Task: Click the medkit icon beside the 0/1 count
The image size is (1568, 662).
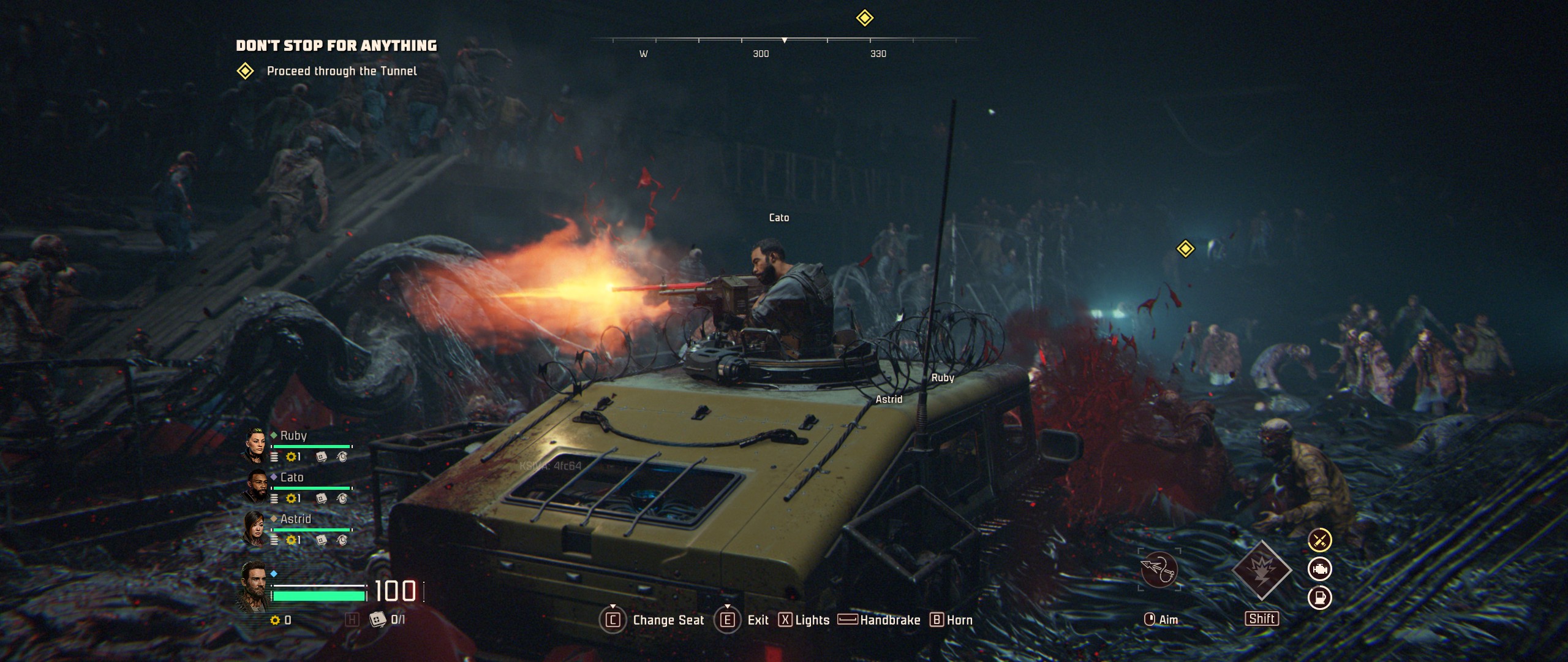Action: tap(377, 619)
